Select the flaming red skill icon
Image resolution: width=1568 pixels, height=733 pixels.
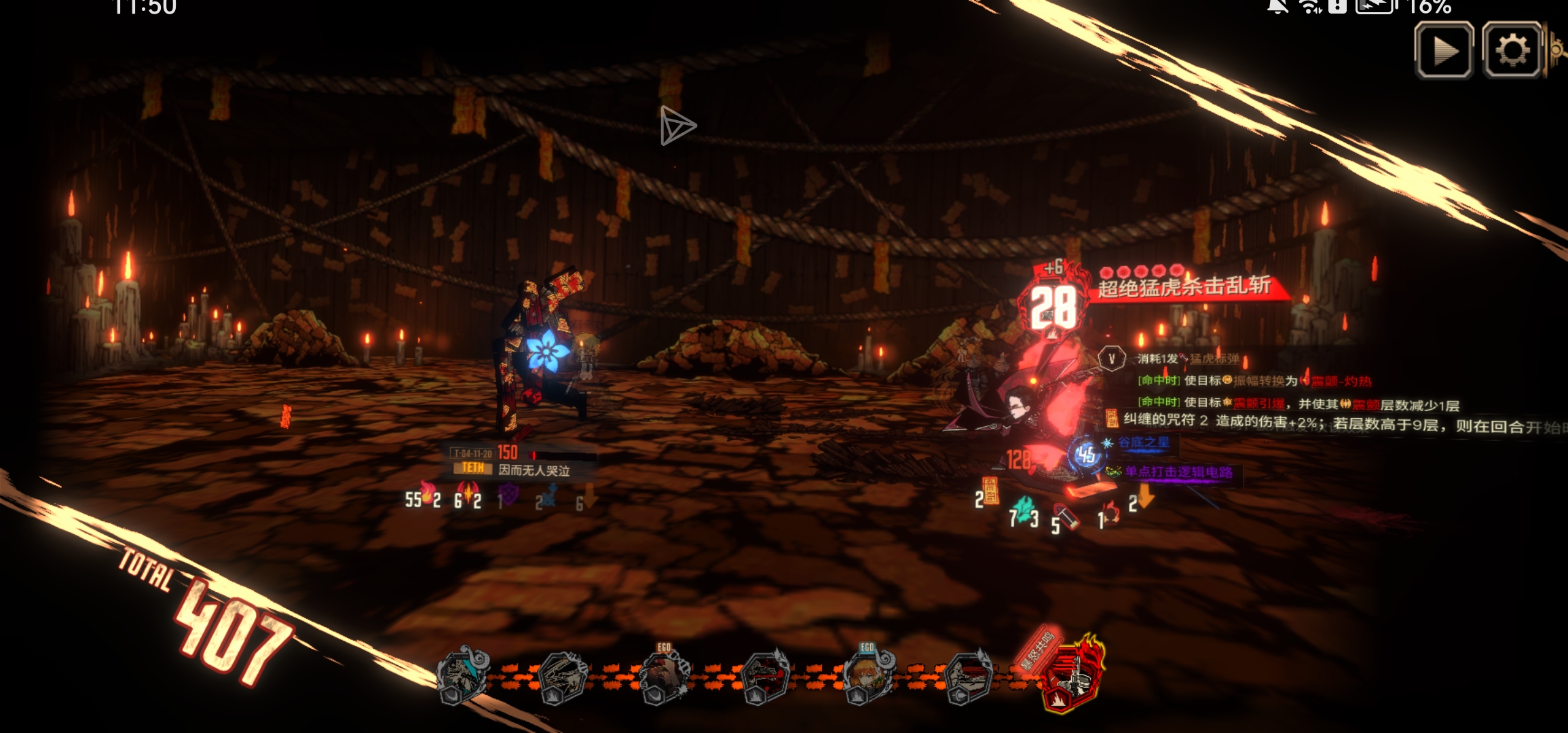[x=1071, y=675]
